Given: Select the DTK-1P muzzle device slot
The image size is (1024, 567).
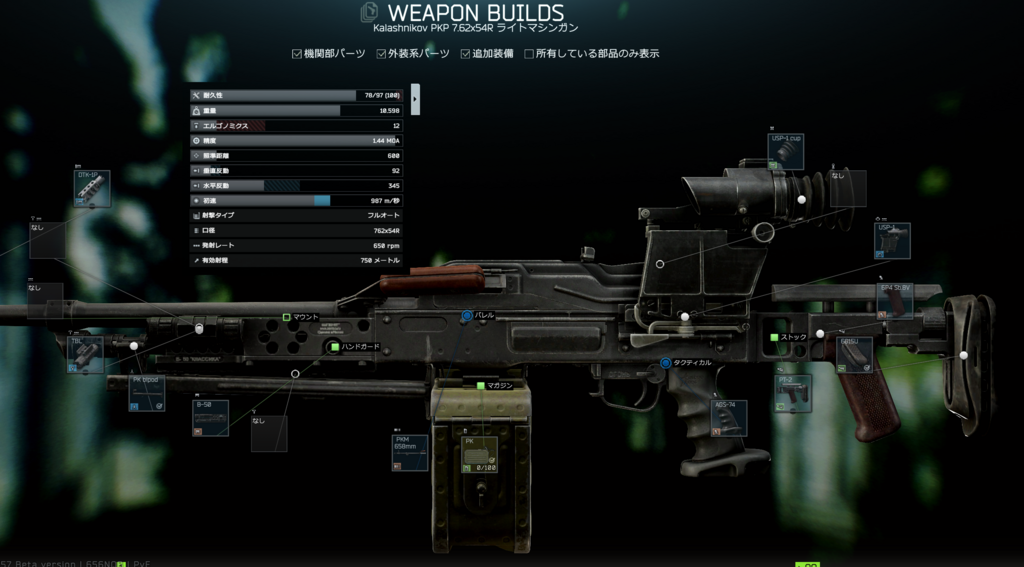Looking at the screenshot, I should click(92, 189).
